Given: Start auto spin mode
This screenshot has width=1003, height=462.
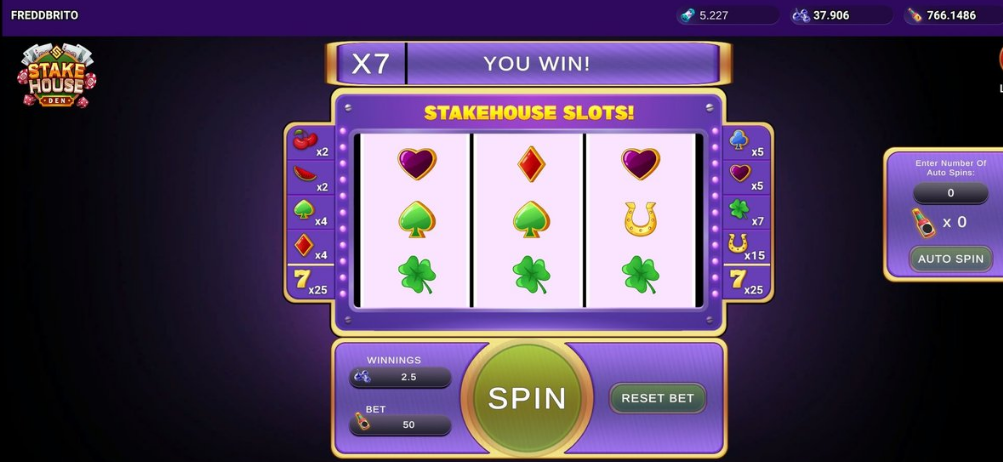Looking at the screenshot, I should pyautogui.click(x=950, y=259).
